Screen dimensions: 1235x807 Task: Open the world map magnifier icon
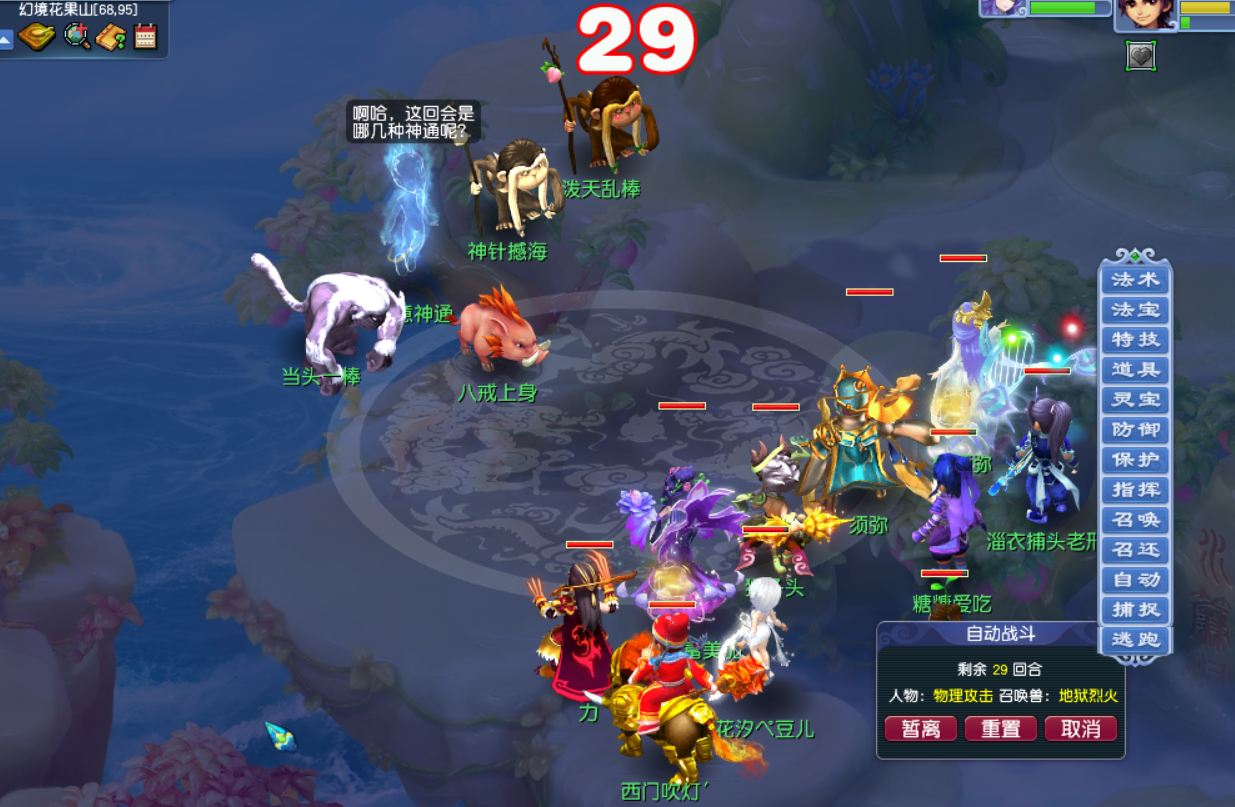(76, 37)
